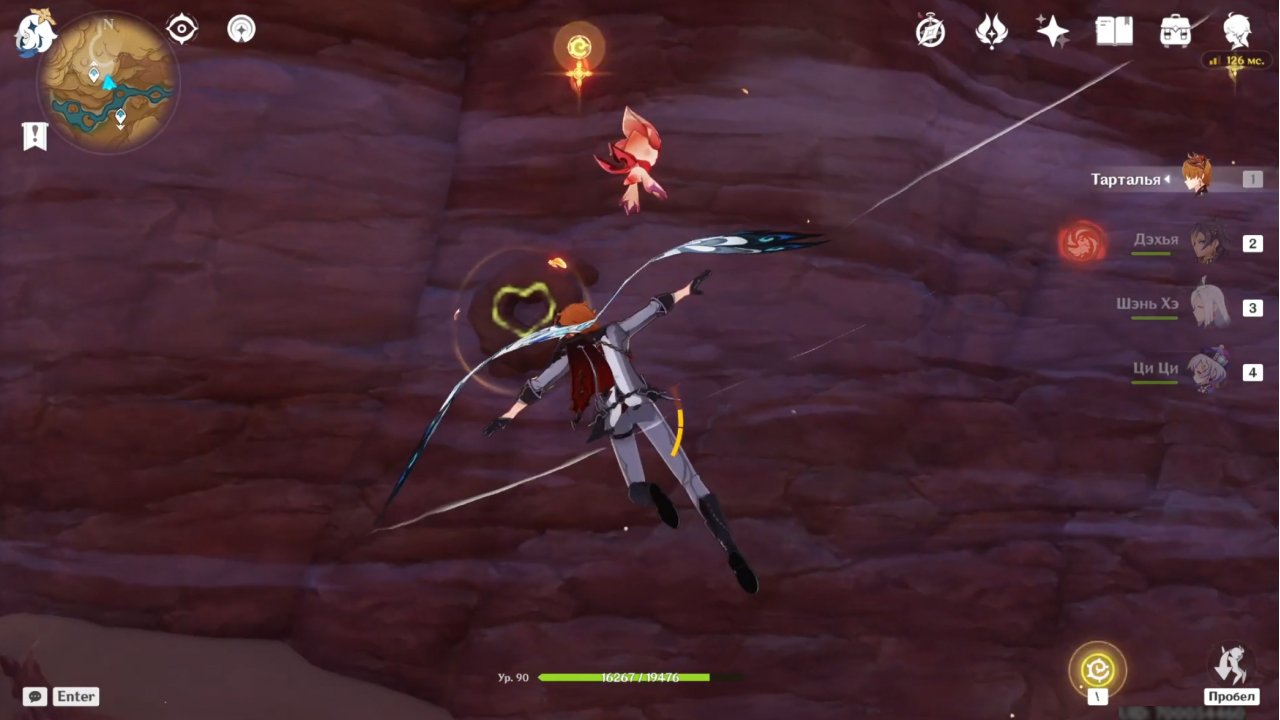Open the adventurer handbook book icon
Image resolution: width=1280 pixels, height=720 pixels.
coord(1114,32)
